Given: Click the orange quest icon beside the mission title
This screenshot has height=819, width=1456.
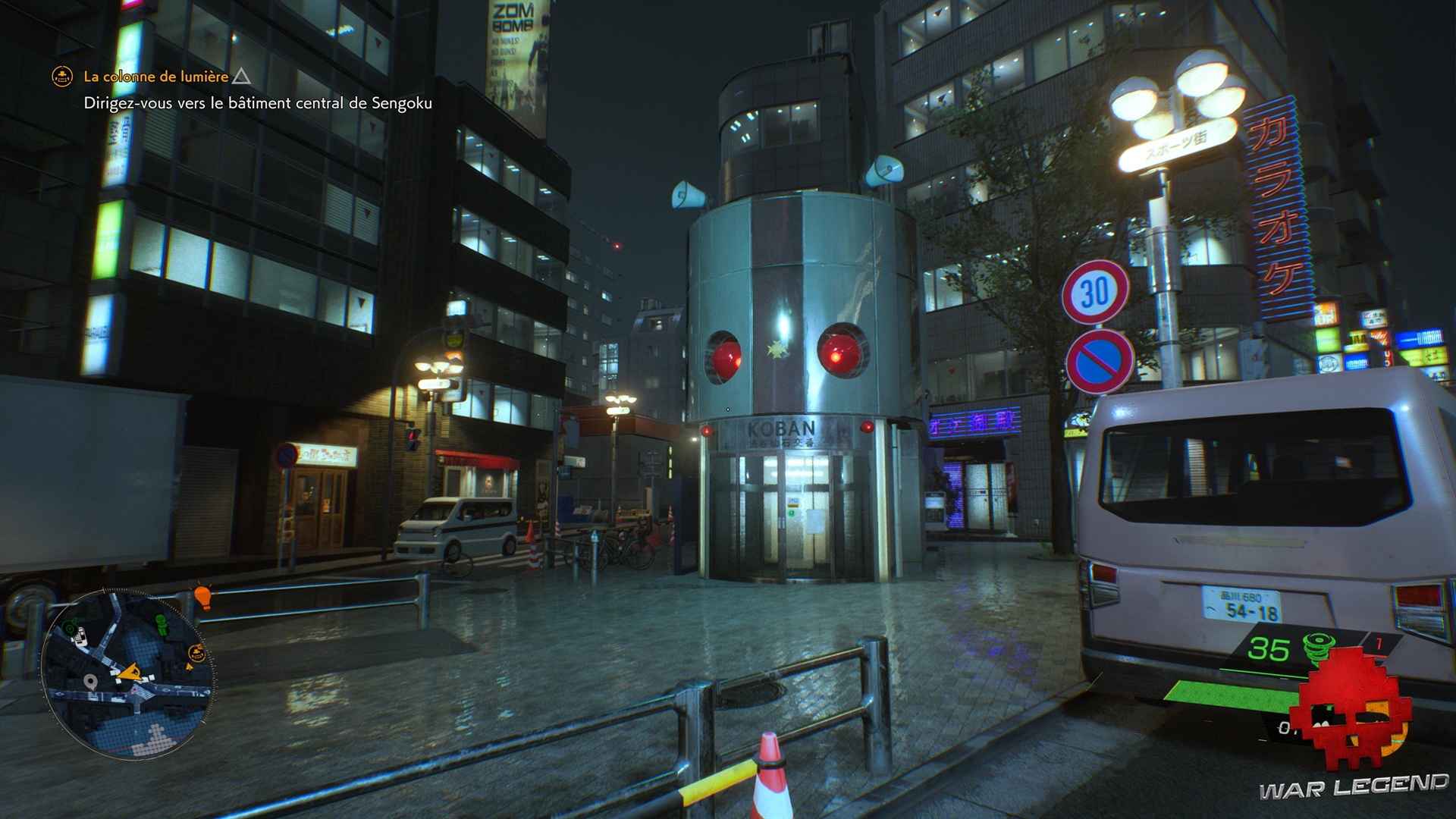Looking at the screenshot, I should (62, 77).
